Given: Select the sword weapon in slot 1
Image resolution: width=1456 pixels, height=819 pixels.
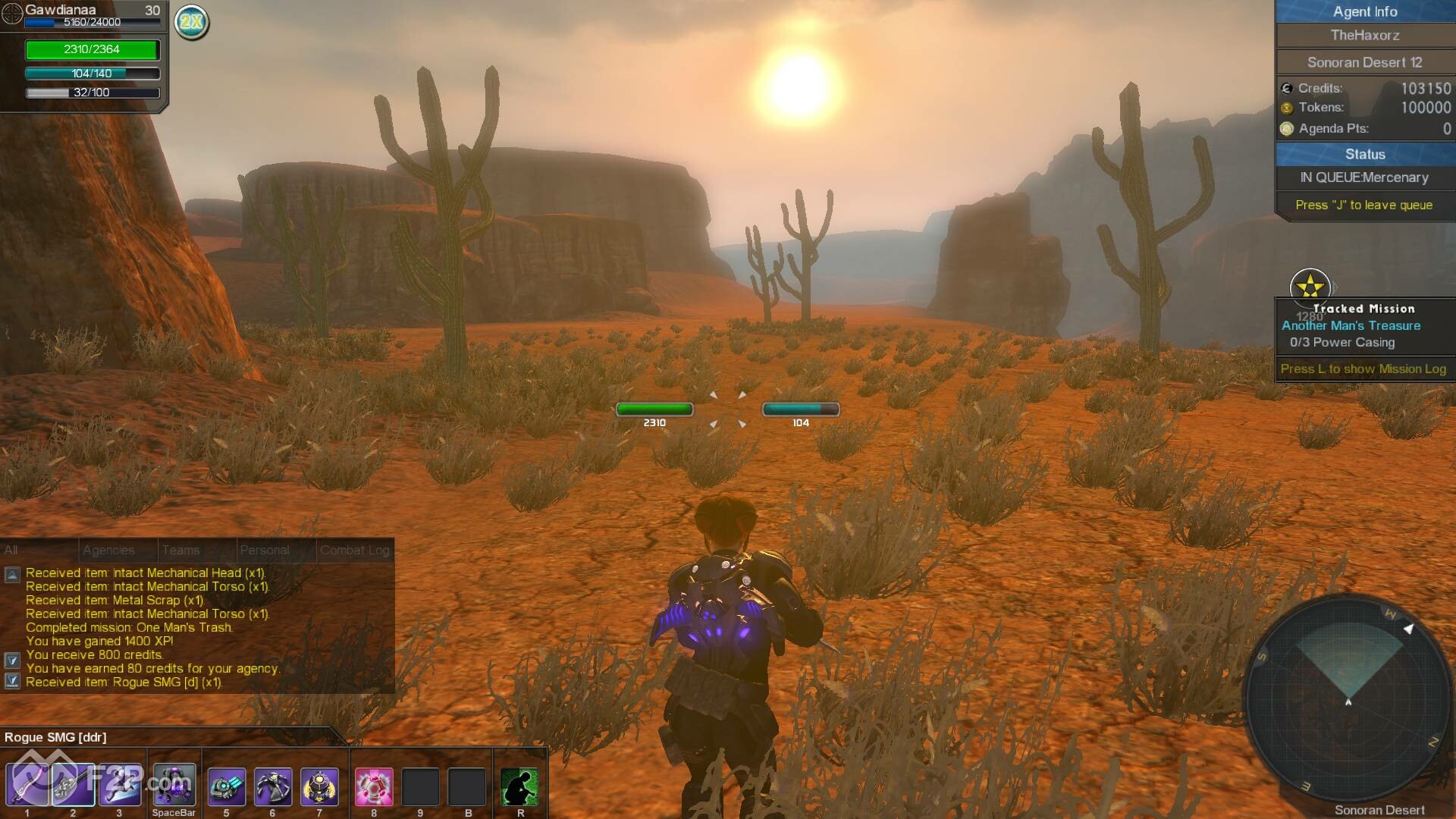Looking at the screenshot, I should (27, 786).
